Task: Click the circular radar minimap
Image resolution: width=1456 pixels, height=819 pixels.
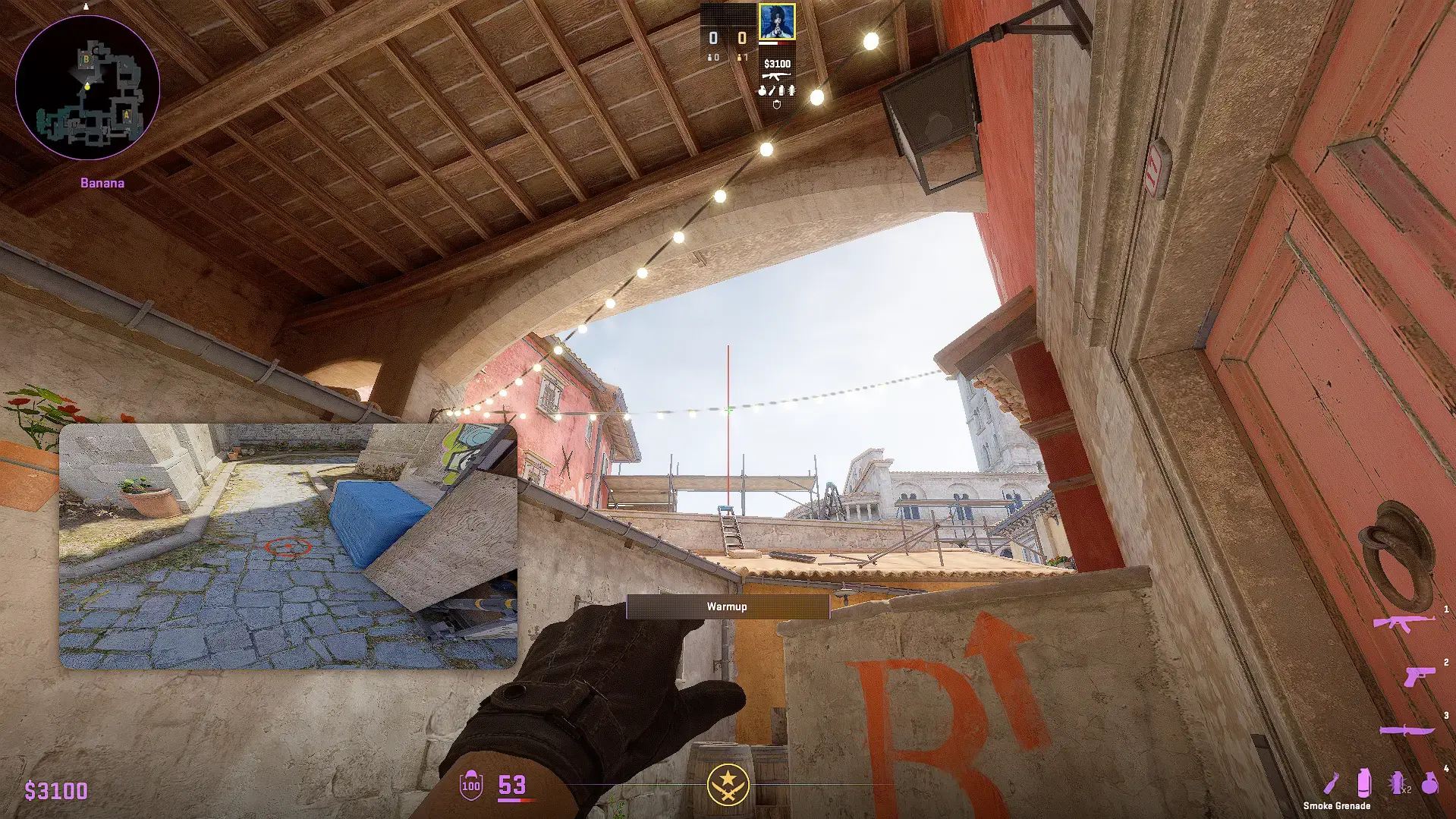Action: (x=87, y=88)
